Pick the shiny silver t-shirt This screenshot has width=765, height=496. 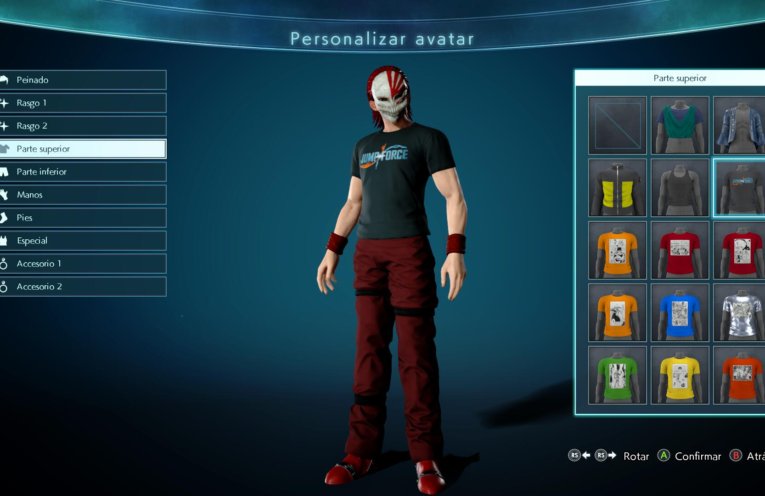(740, 312)
